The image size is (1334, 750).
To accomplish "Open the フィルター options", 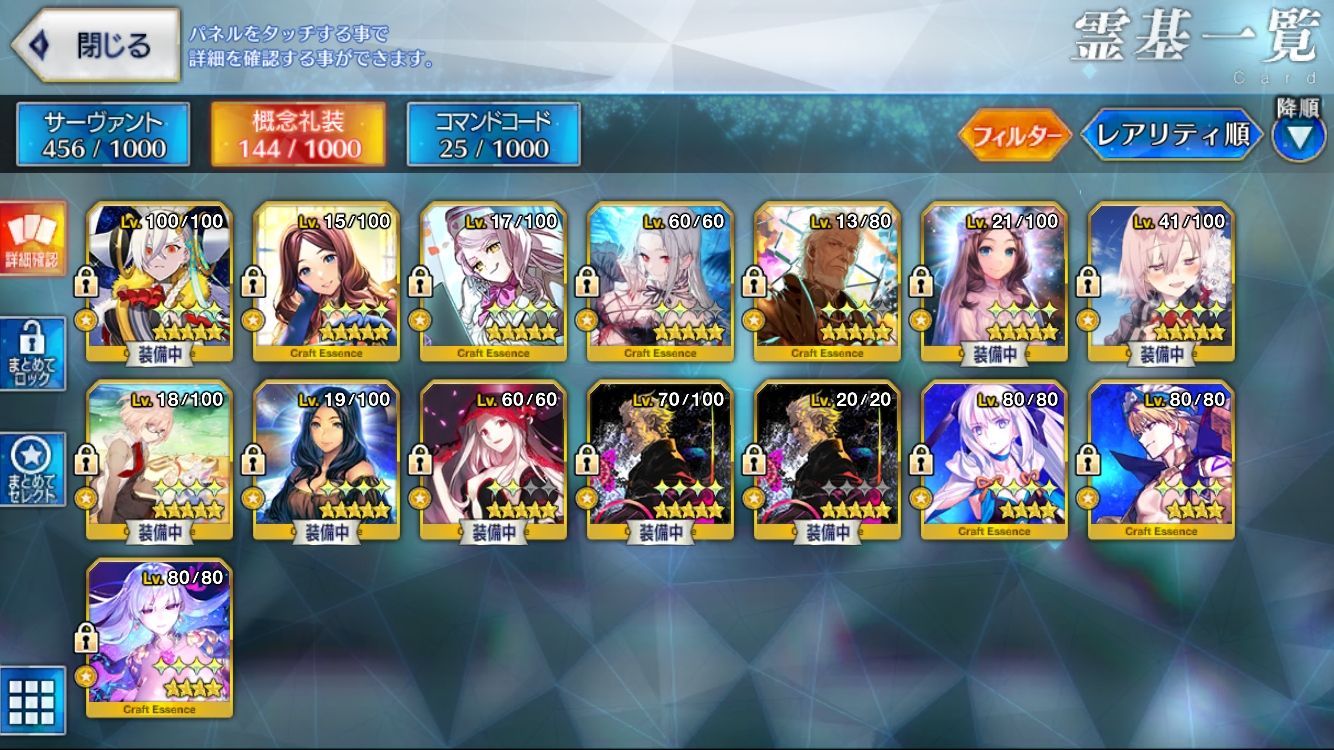I will pyautogui.click(x=1015, y=136).
